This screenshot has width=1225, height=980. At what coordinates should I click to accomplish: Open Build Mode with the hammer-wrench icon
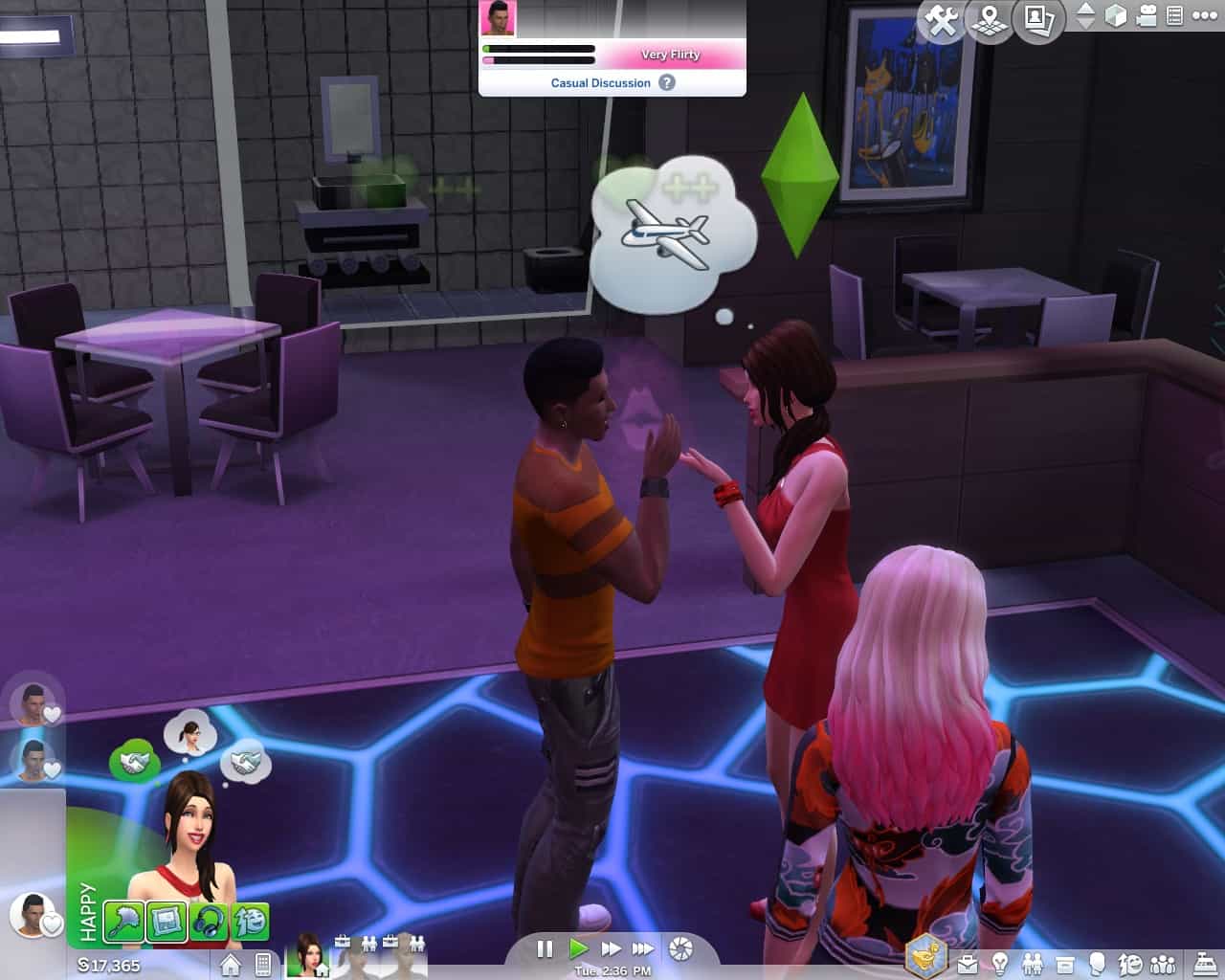tap(942, 20)
